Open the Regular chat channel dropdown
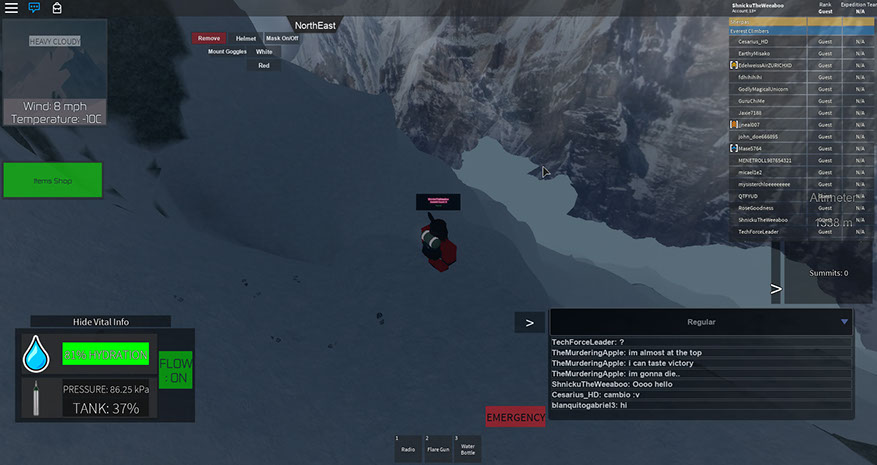 tap(844, 322)
